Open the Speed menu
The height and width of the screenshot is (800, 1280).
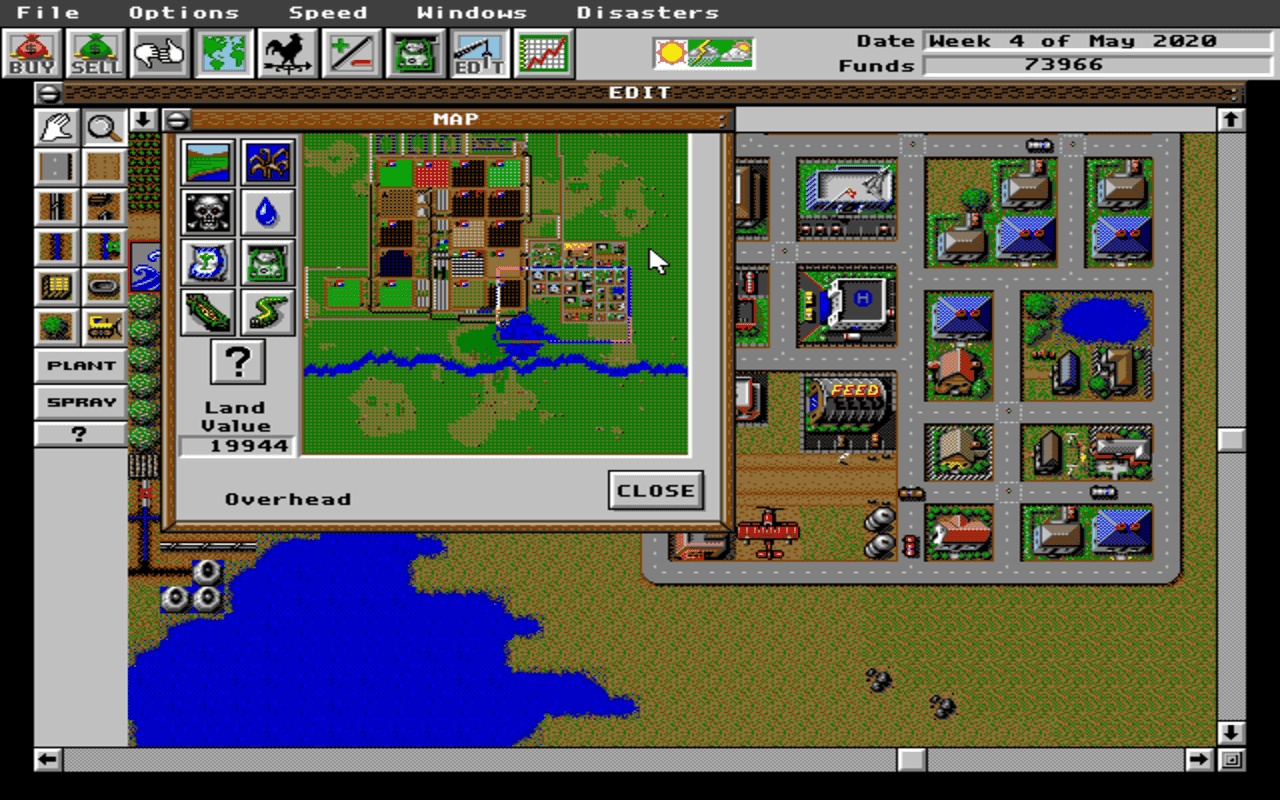[328, 12]
